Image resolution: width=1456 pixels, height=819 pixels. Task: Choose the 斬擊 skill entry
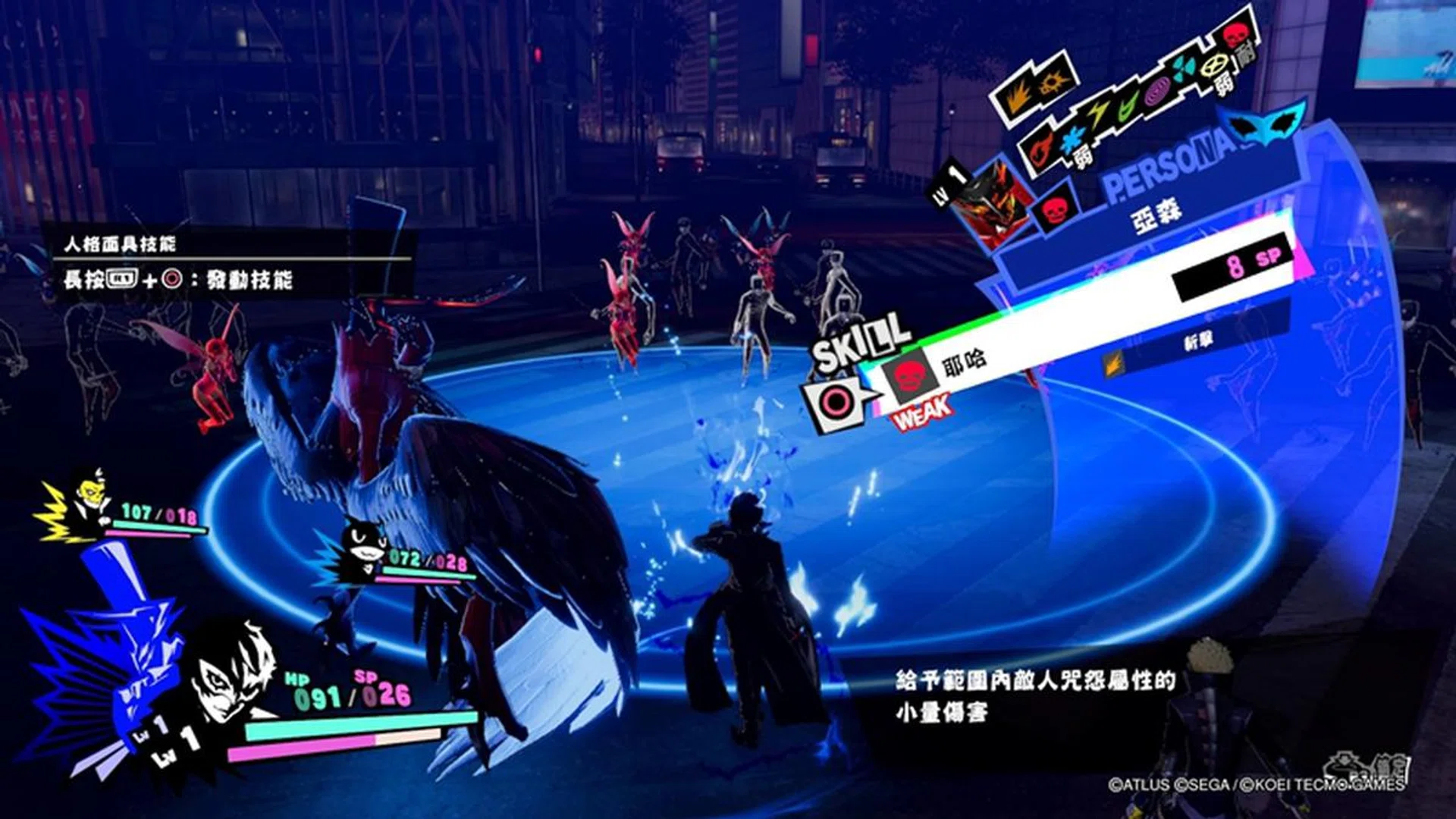(x=1198, y=343)
